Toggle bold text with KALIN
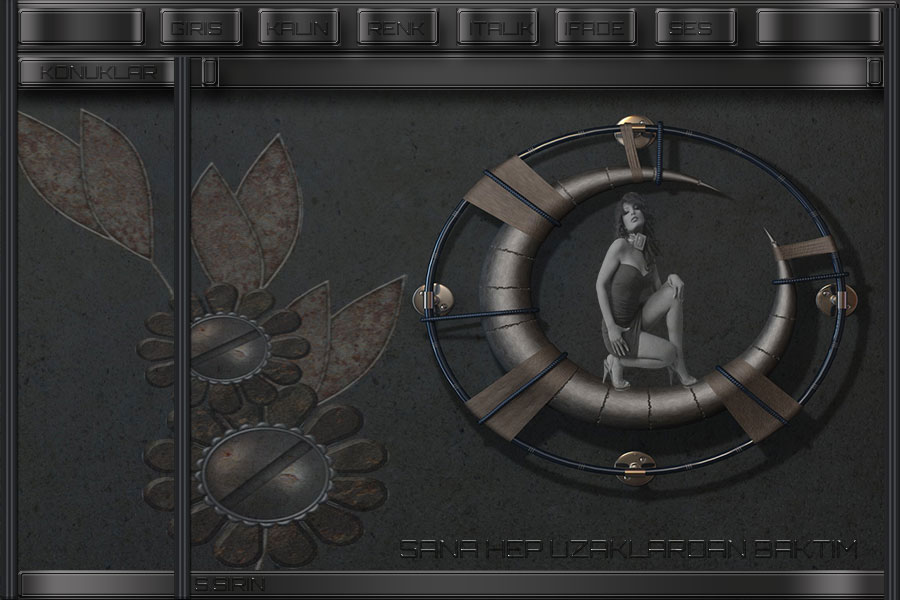The image size is (900, 600). tap(294, 28)
